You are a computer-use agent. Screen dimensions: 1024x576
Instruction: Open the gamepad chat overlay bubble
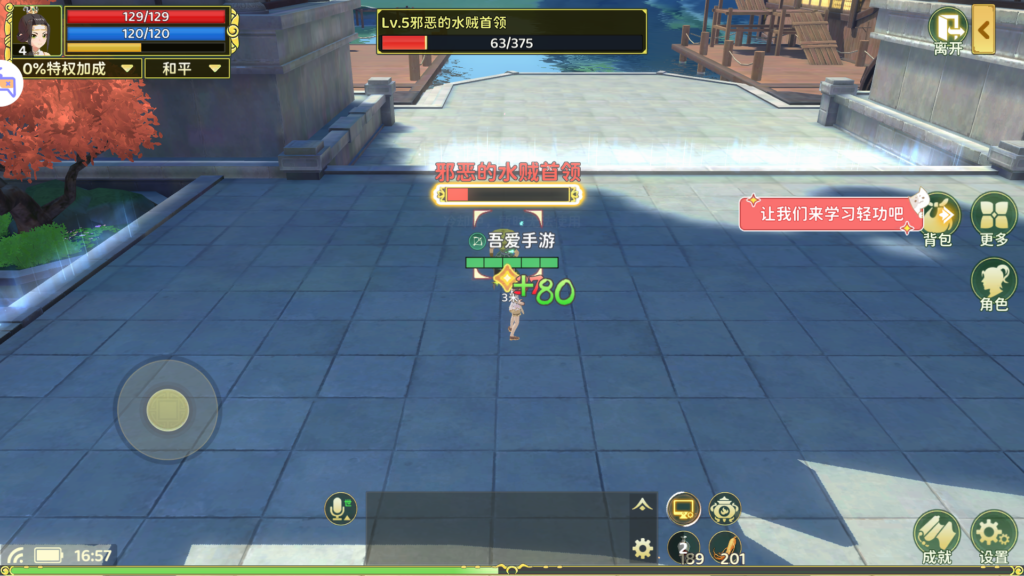click(10, 86)
